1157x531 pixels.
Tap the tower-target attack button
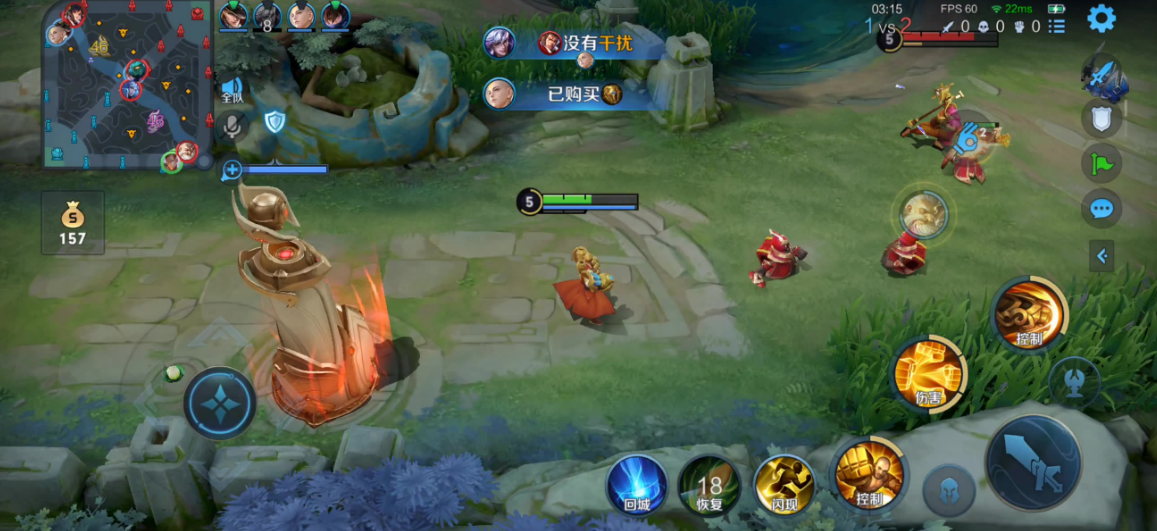coord(1074,380)
